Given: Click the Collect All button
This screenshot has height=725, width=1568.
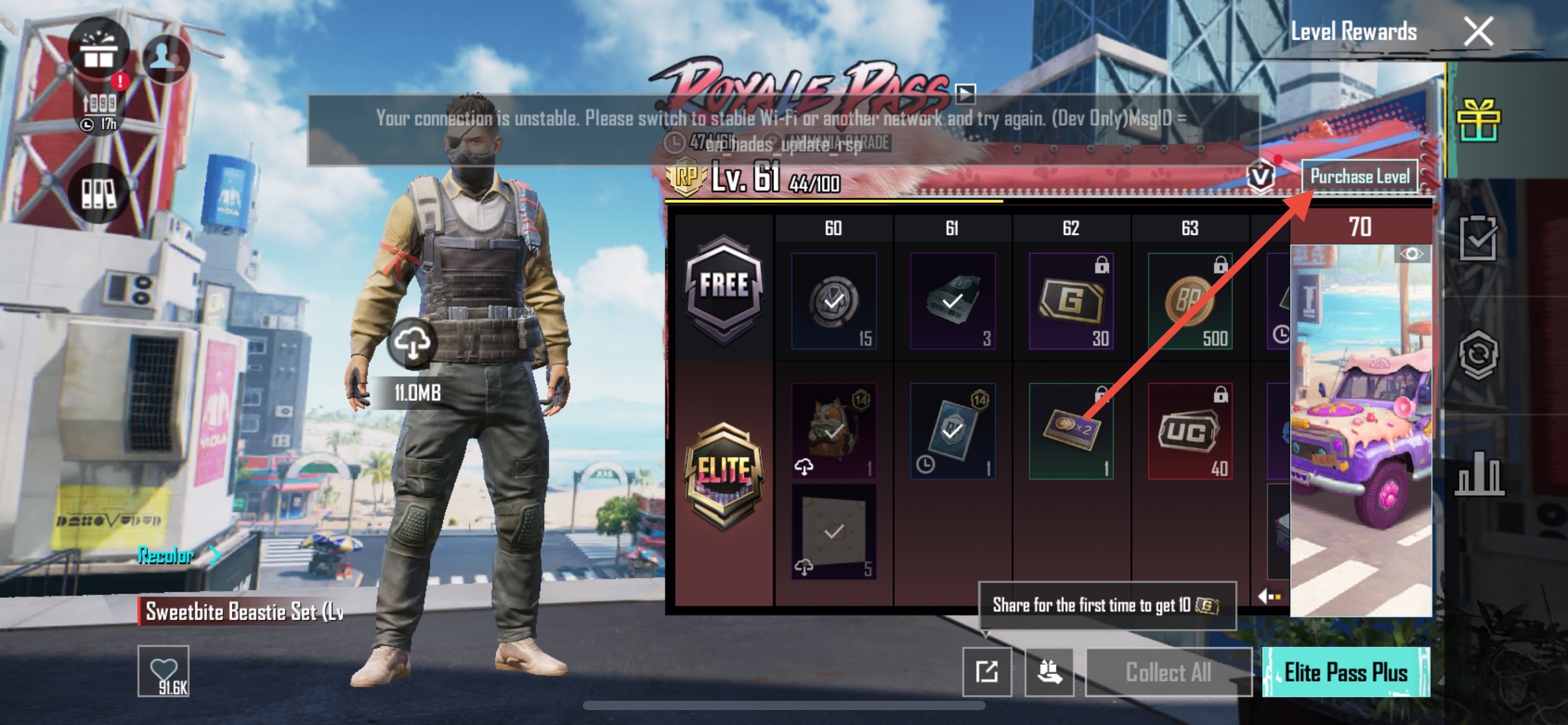Looking at the screenshot, I should (1168, 672).
